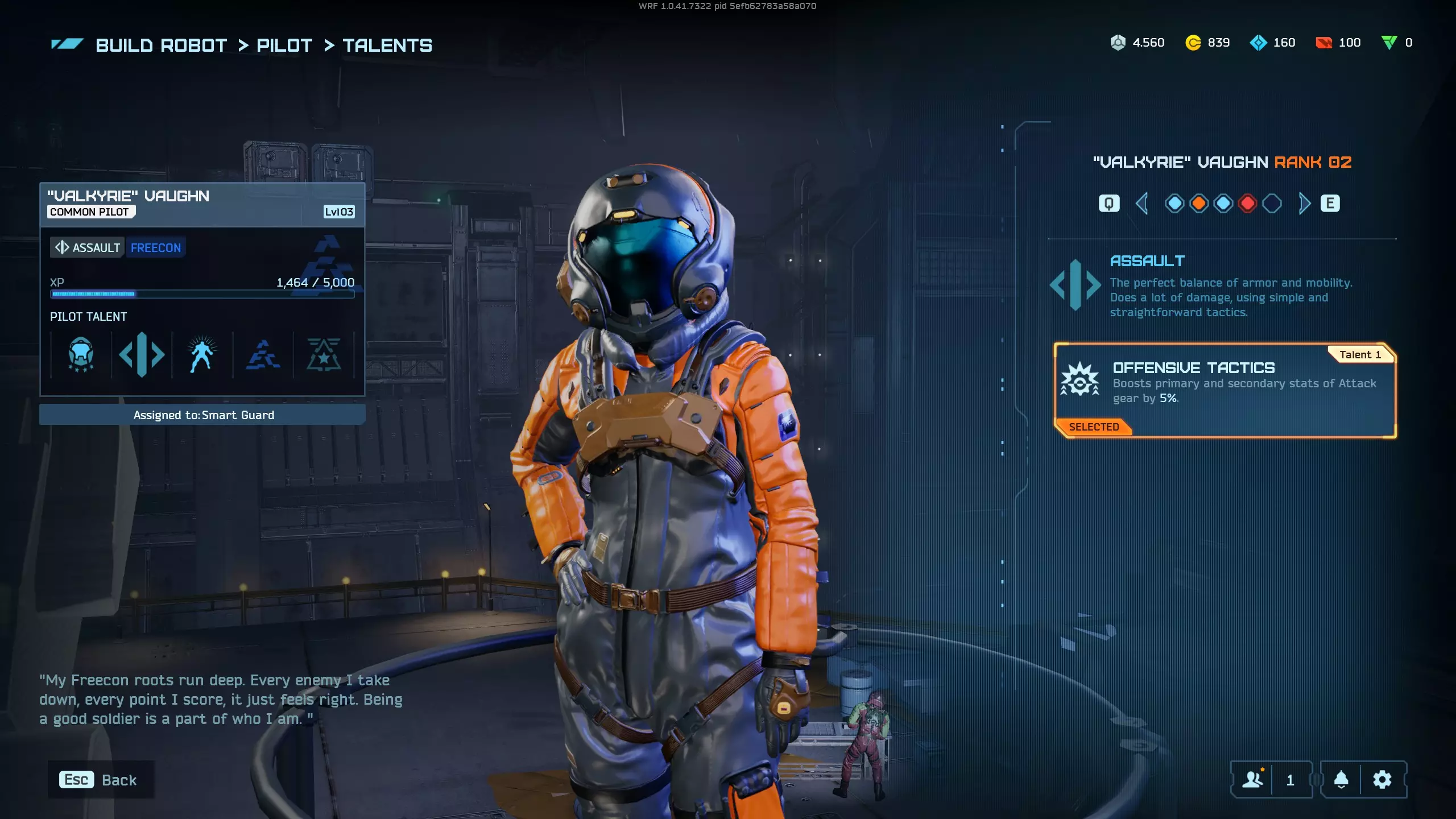Viewport: 1456px width, 819px height.
Task: Select the pilot helmet talent icon
Action: (81, 355)
